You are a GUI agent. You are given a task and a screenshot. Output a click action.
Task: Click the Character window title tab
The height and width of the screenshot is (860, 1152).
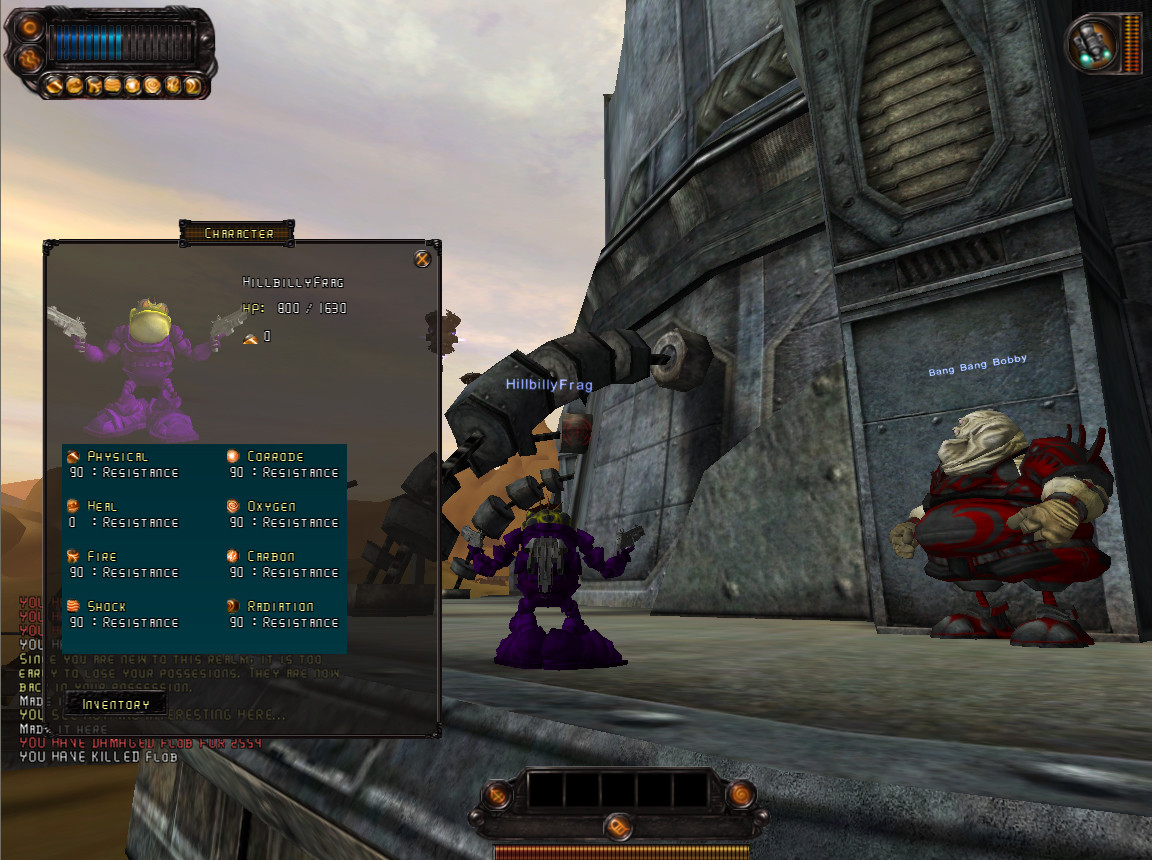click(238, 233)
